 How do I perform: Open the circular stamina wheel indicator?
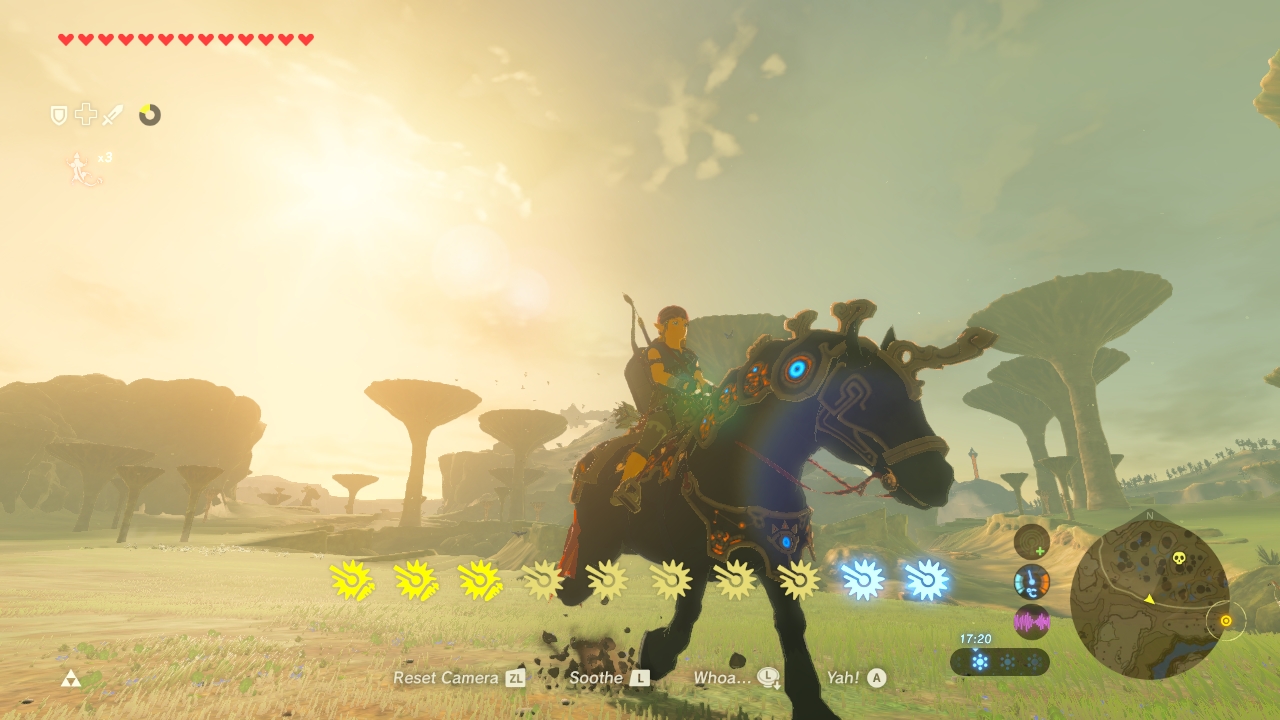coord(150,115)
